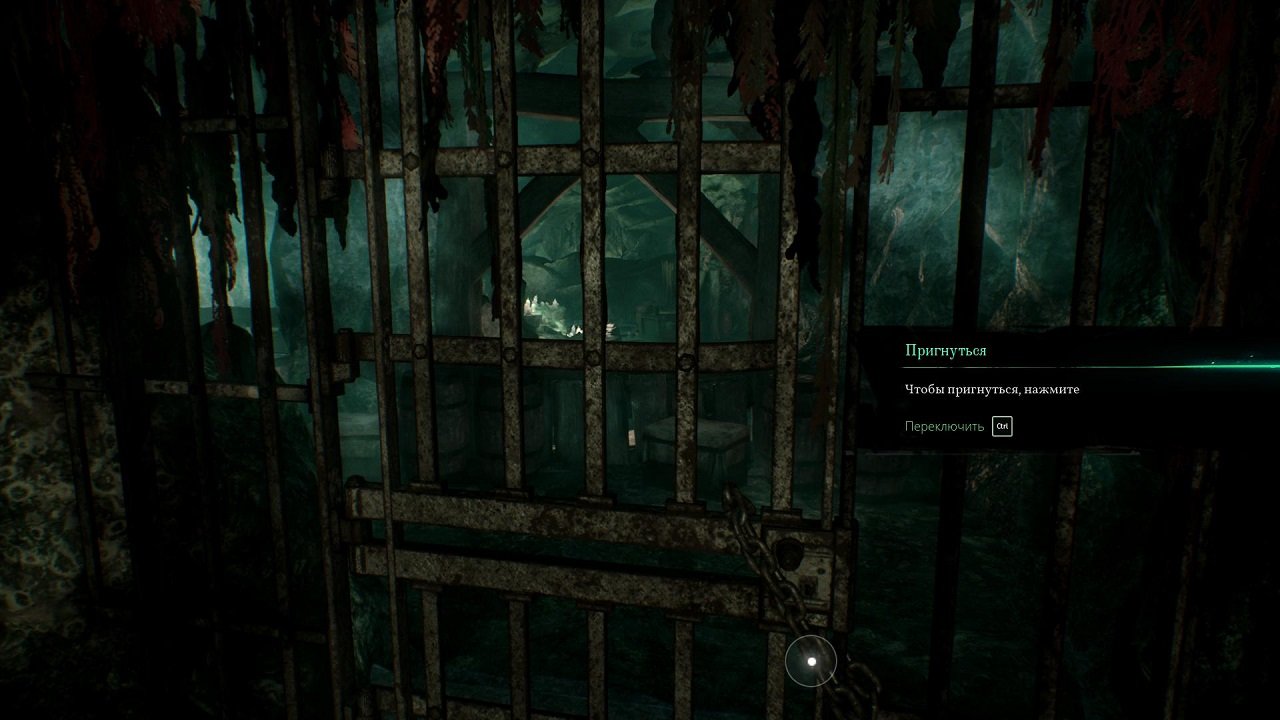Screen dimensions: 1280x720
Task: Click the Чтобы пригнуться, нажмите instruction text
Action: [x=990, y=389]
